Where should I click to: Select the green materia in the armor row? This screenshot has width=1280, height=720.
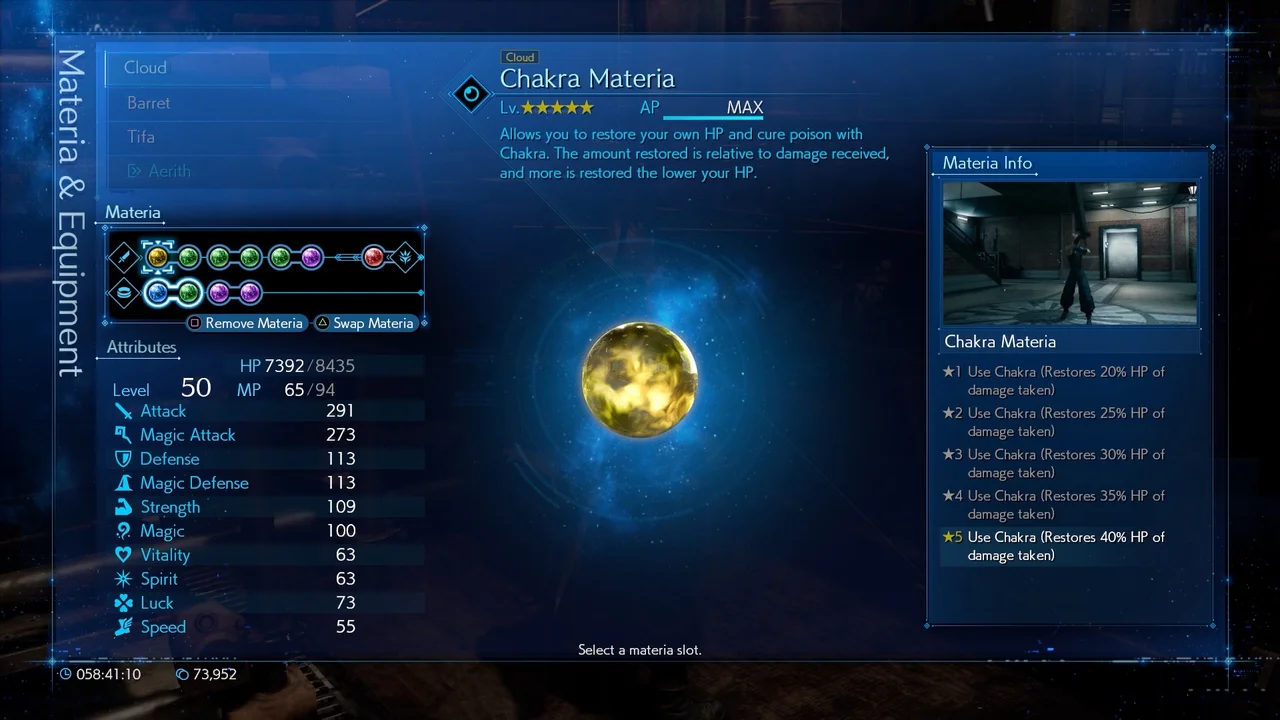[x=189, y=293]
